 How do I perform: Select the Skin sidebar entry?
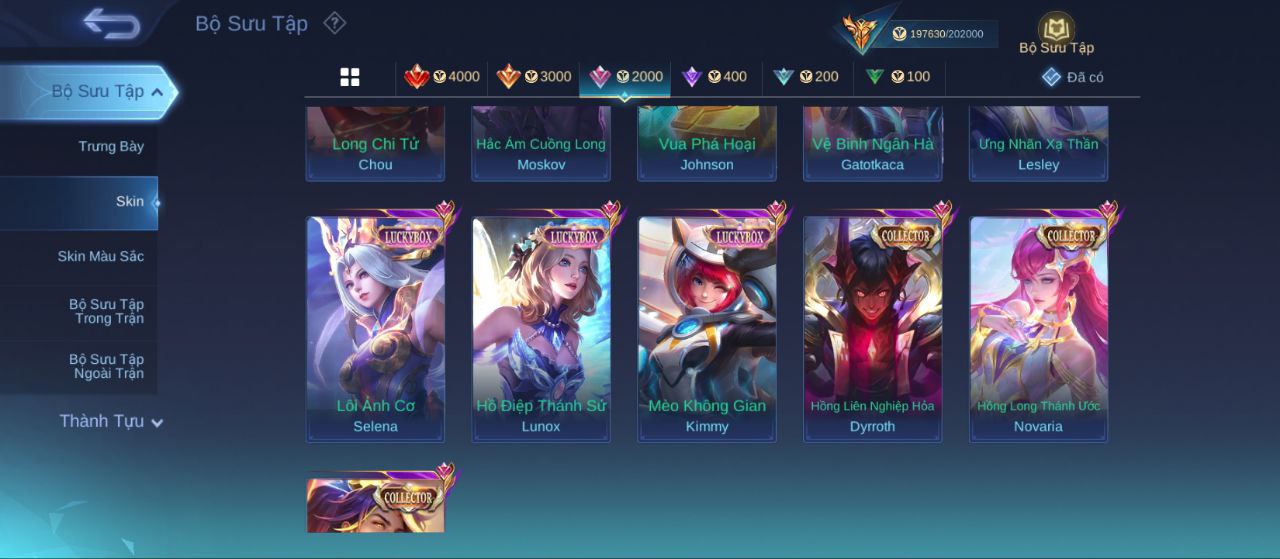click(x=129, y=202)
